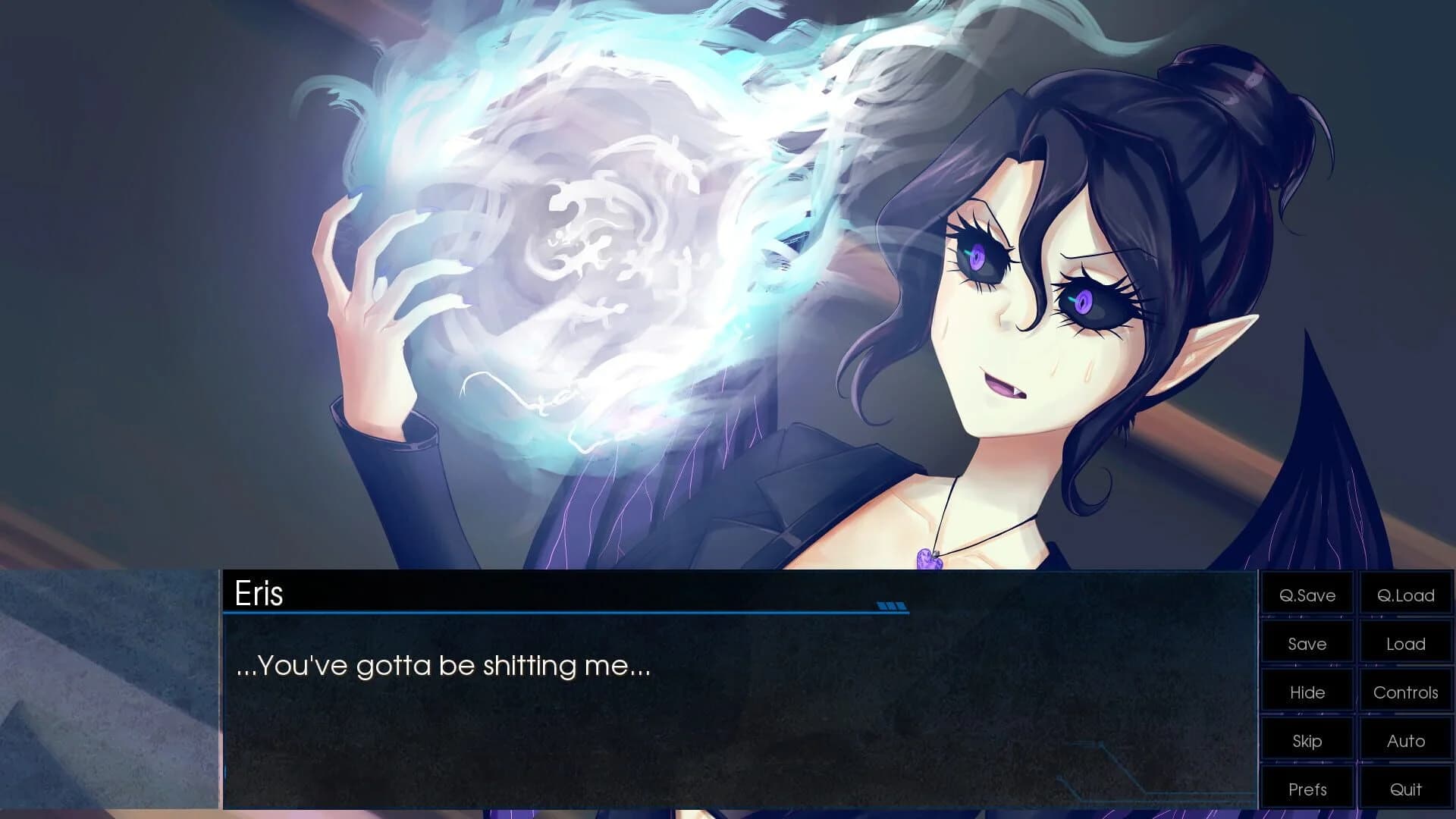Enable Skip mode to fast-forward text
The width and height of the screenshot is (1456, 819).
(x=1307, y=741)
